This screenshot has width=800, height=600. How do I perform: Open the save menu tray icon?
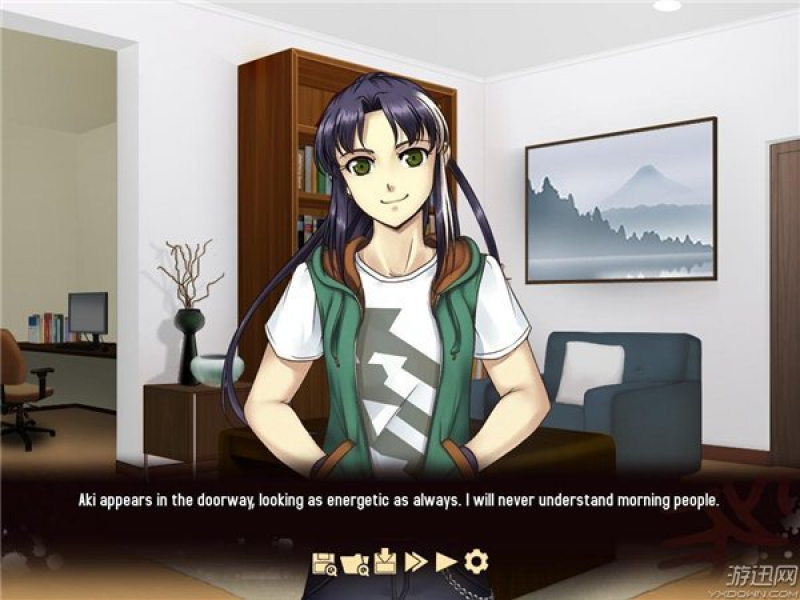tap(385, 562)
